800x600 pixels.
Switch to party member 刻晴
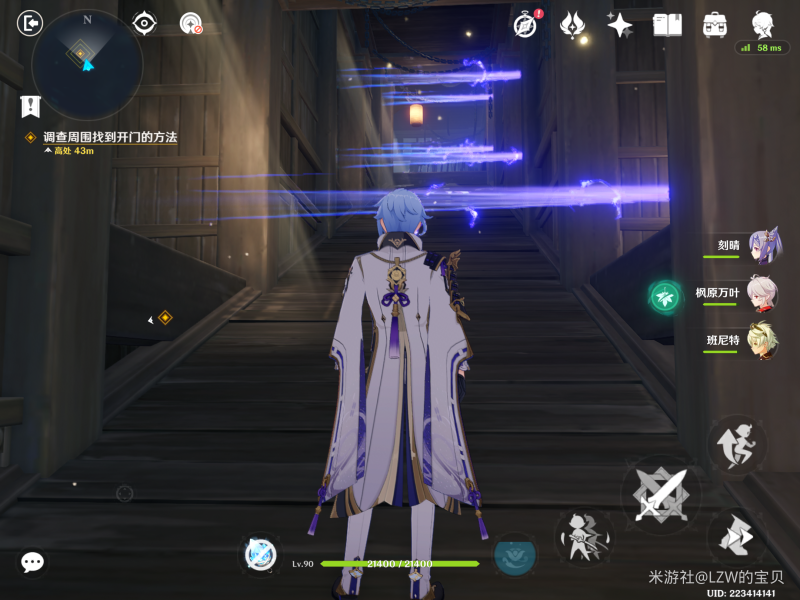point(762,245)
